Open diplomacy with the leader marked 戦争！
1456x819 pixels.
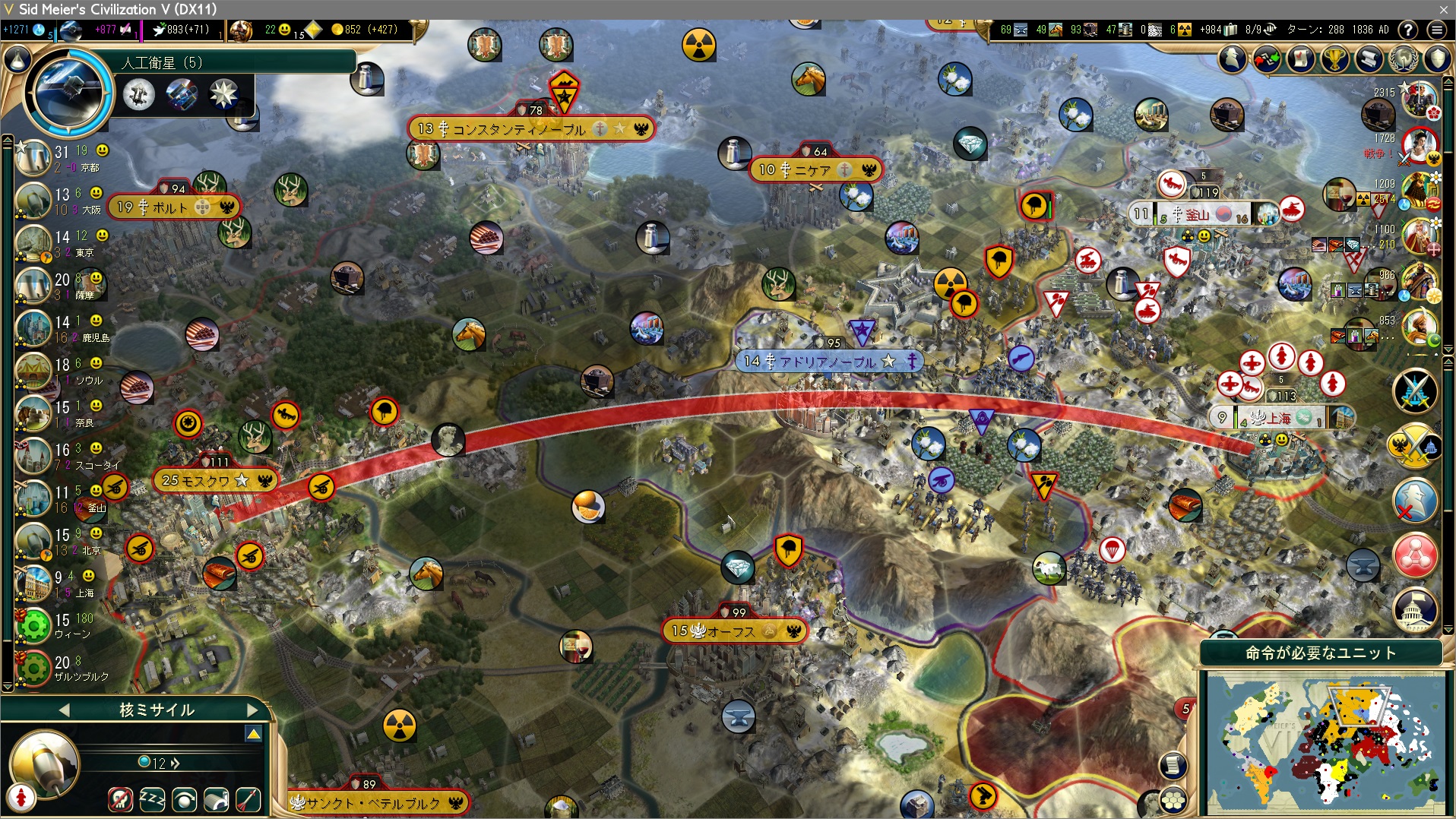pyautogui.click(x=1419, y=144)
